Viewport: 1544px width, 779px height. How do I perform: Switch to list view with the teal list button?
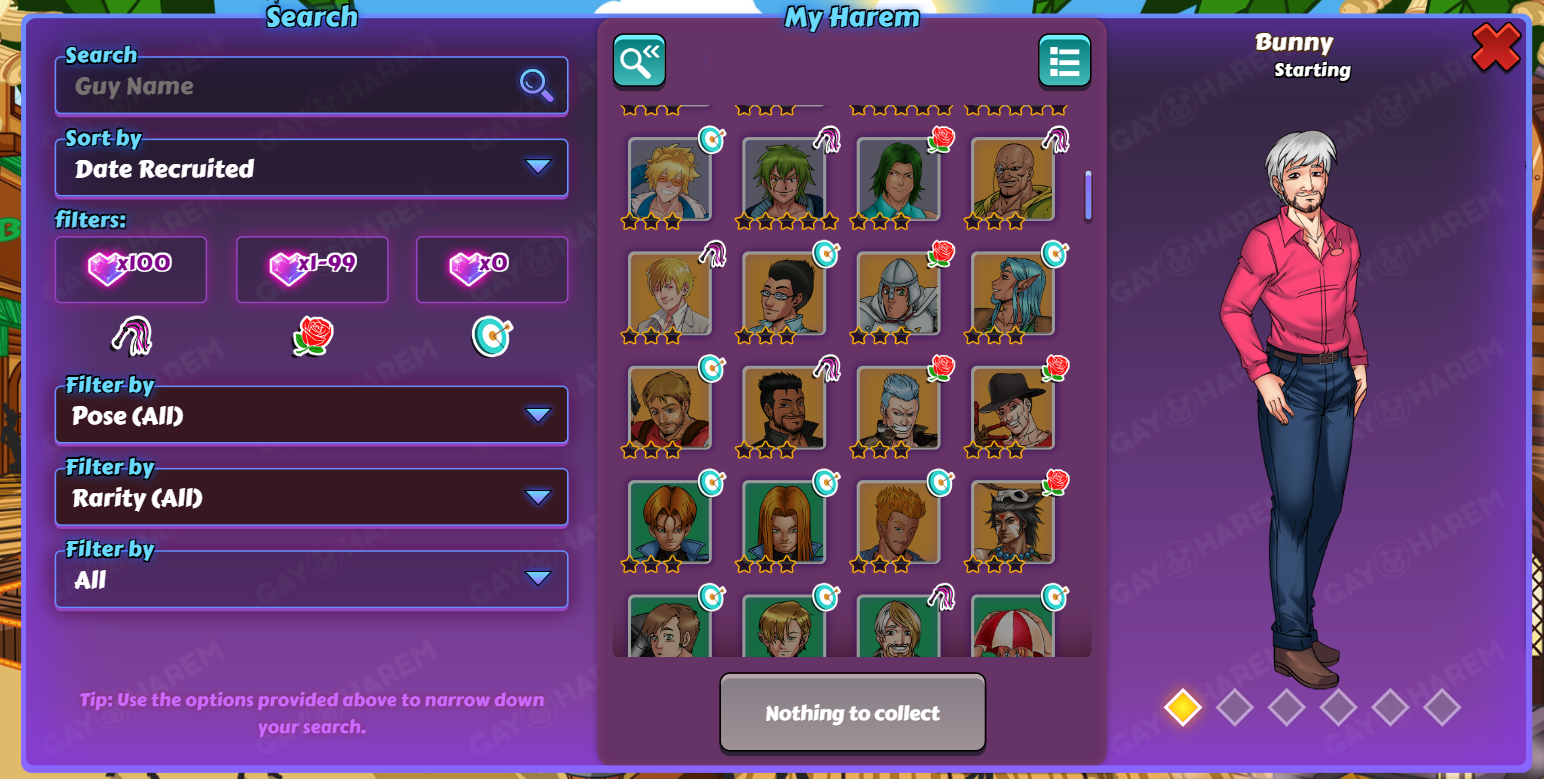click(1064, 61)
